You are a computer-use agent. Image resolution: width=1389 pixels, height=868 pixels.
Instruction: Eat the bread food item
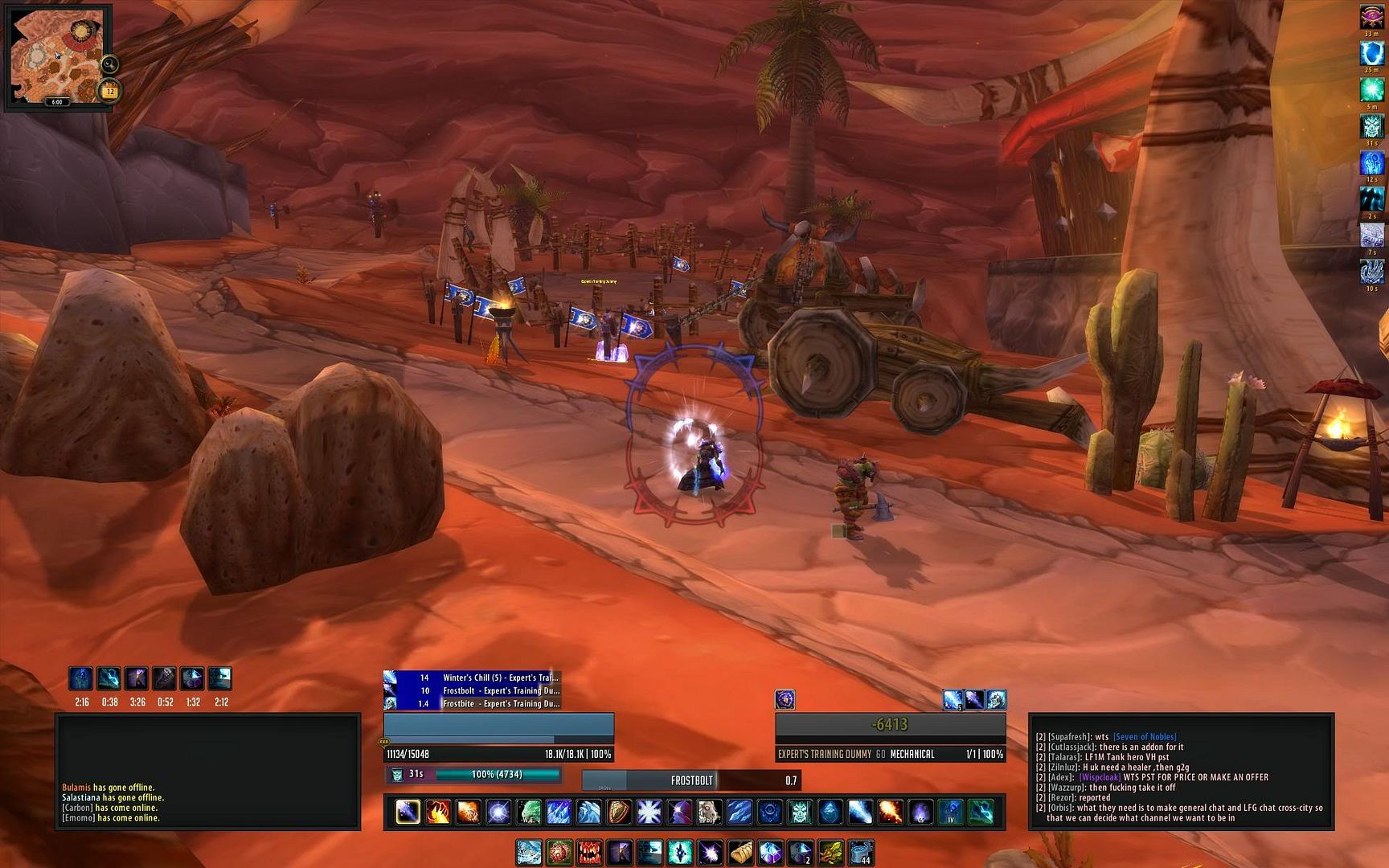point(740,852)
